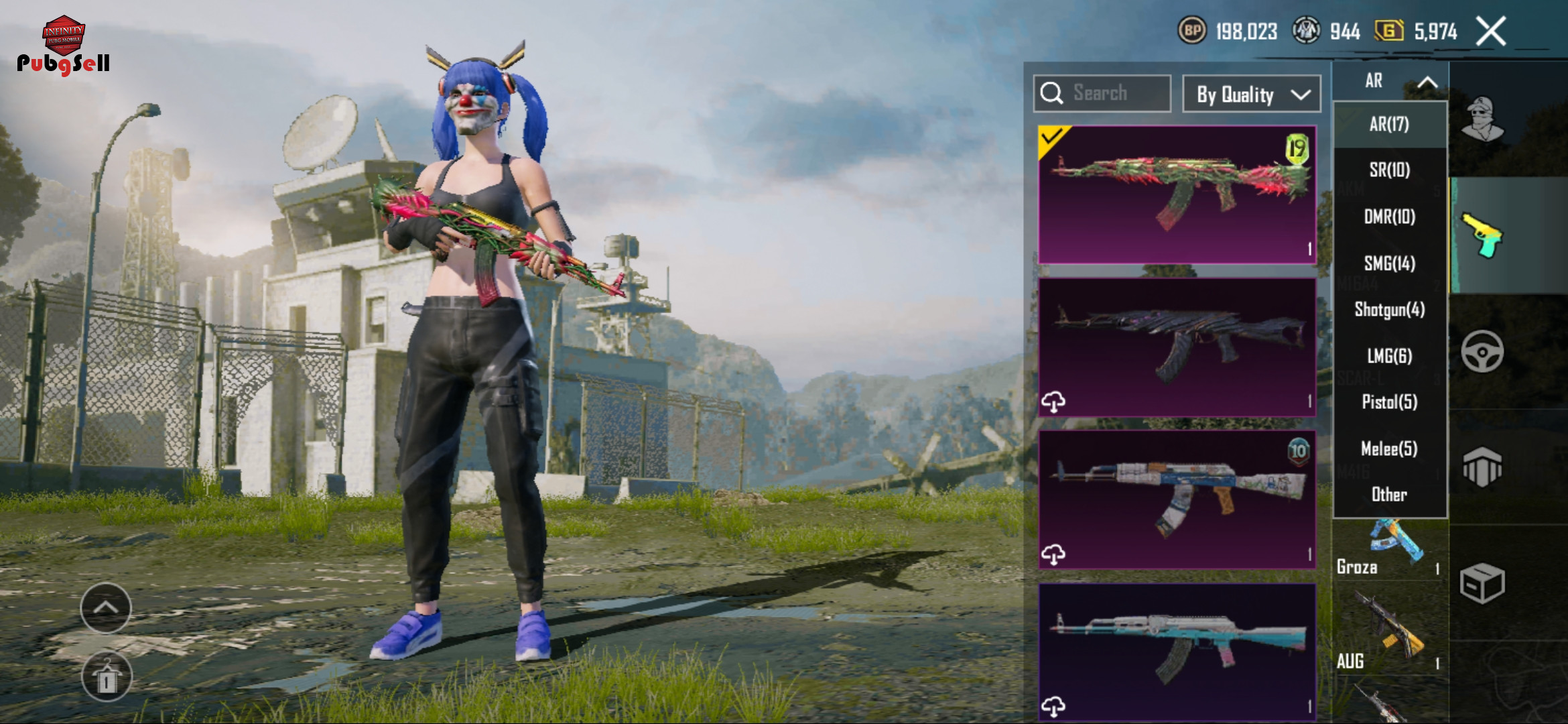This screenshot has height=724, width=1568.
Task: Select the equipped red-green AKM skin
Action: (x=1177, y=194)
